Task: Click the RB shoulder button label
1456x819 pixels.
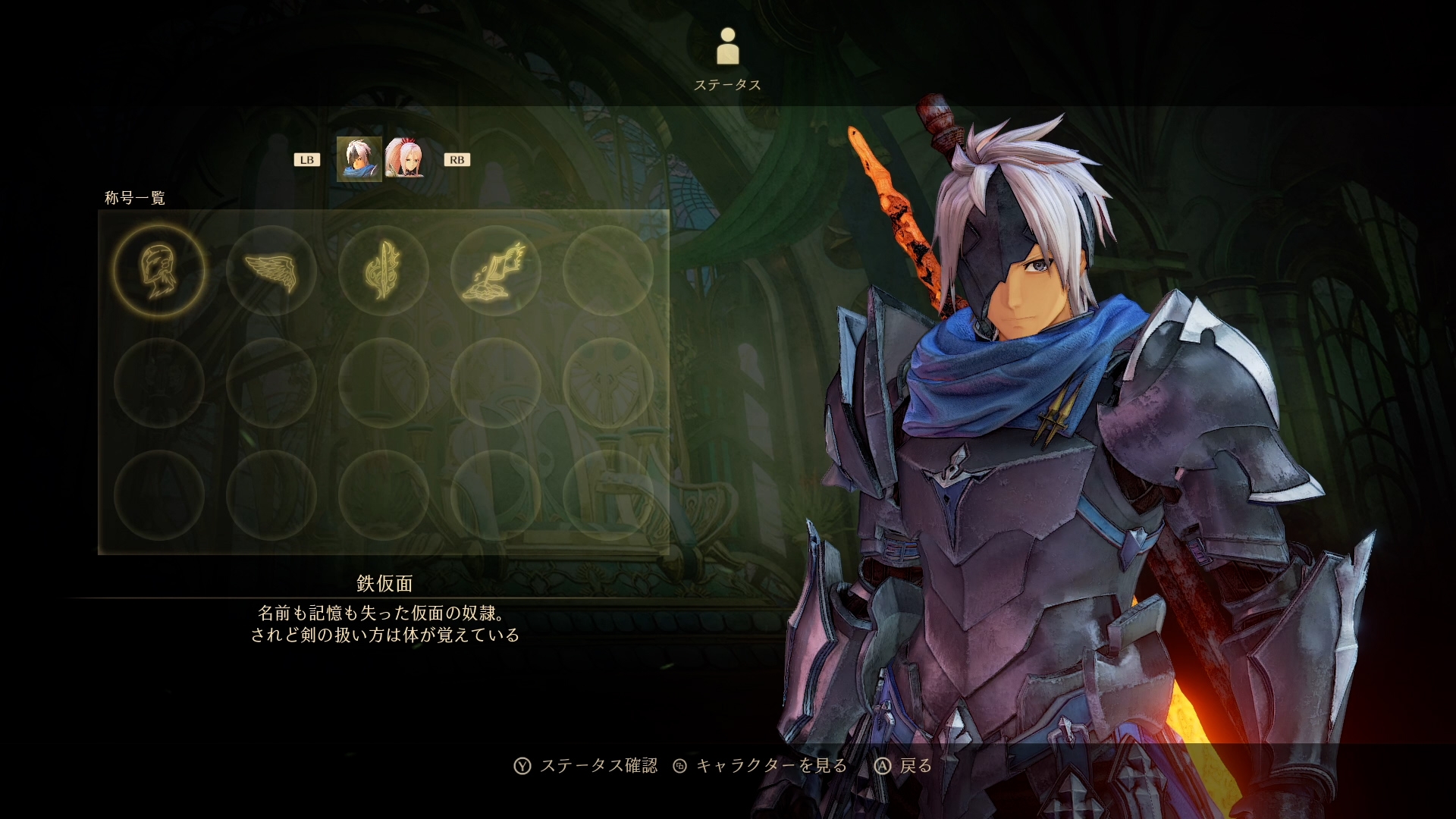Action: (456, 159)
